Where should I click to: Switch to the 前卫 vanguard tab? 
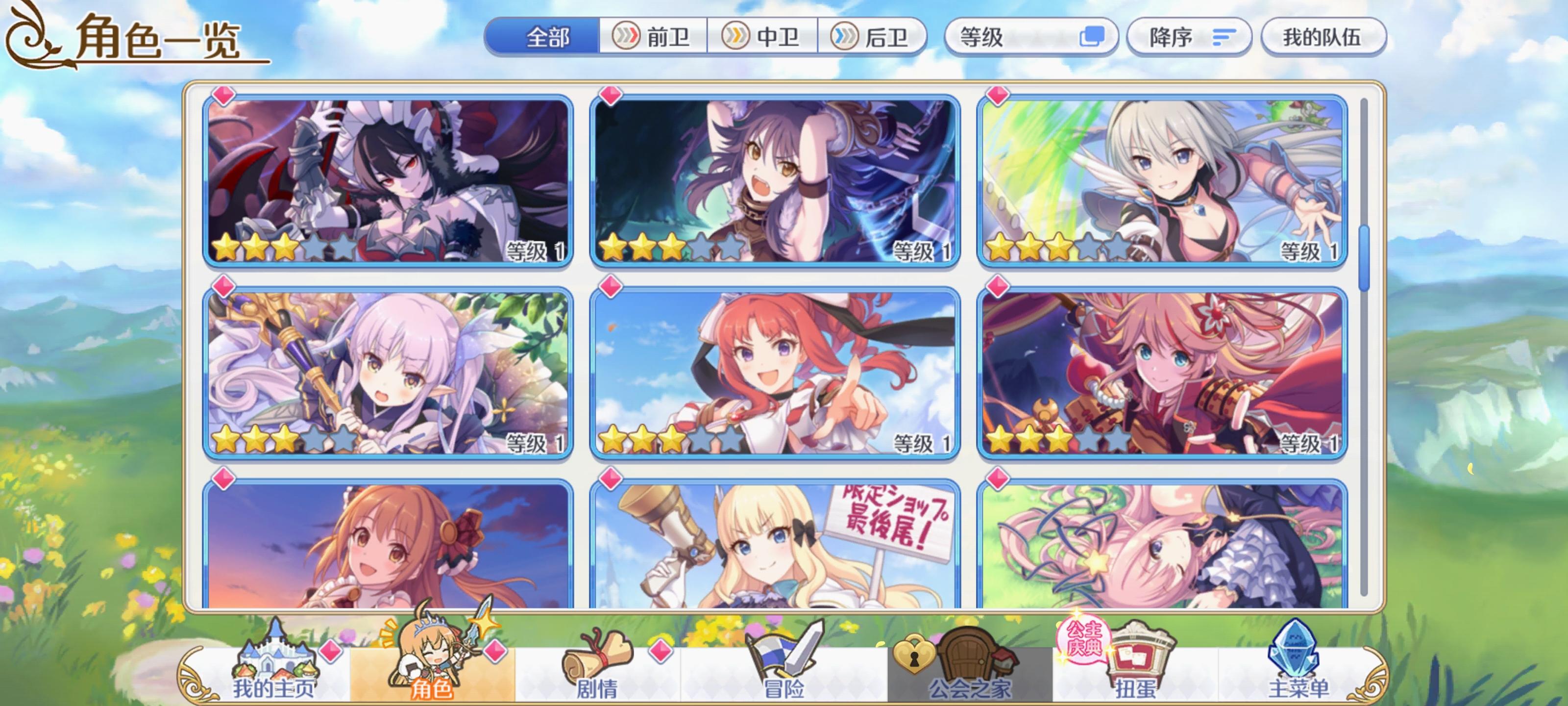point(650,38)
